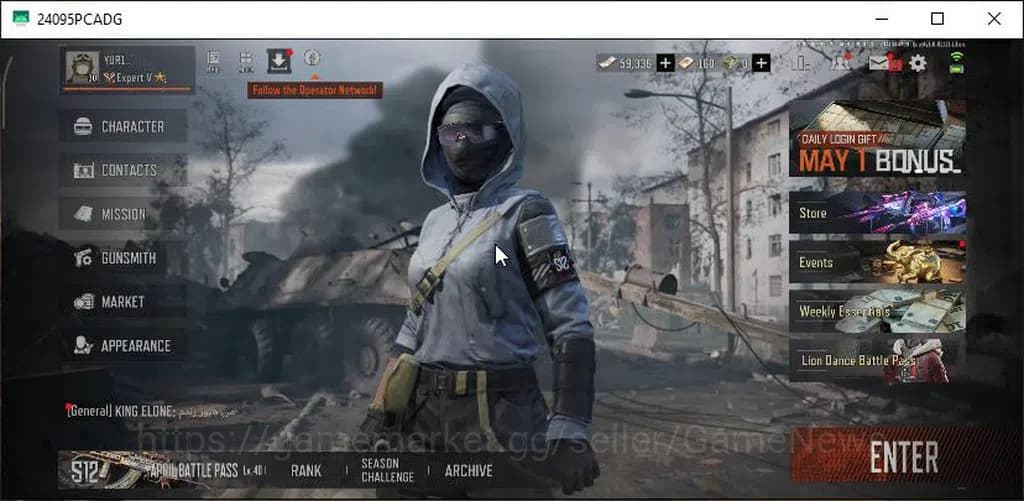Open the settings gear icon

coord(917,63)
